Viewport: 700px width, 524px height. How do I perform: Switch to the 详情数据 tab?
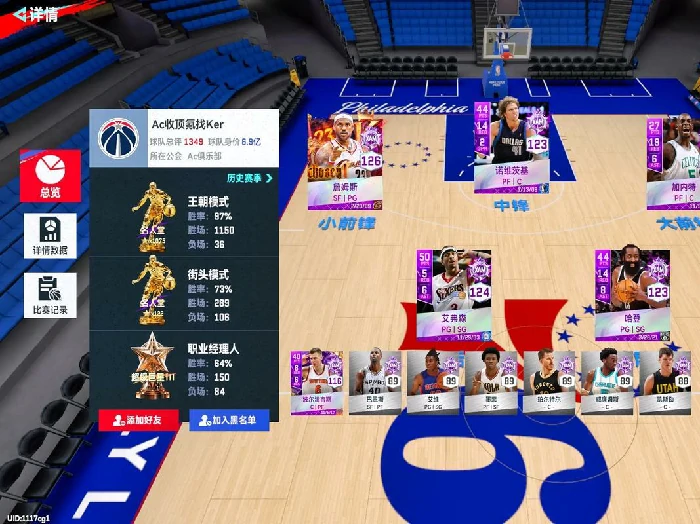[x=50, y=236]
